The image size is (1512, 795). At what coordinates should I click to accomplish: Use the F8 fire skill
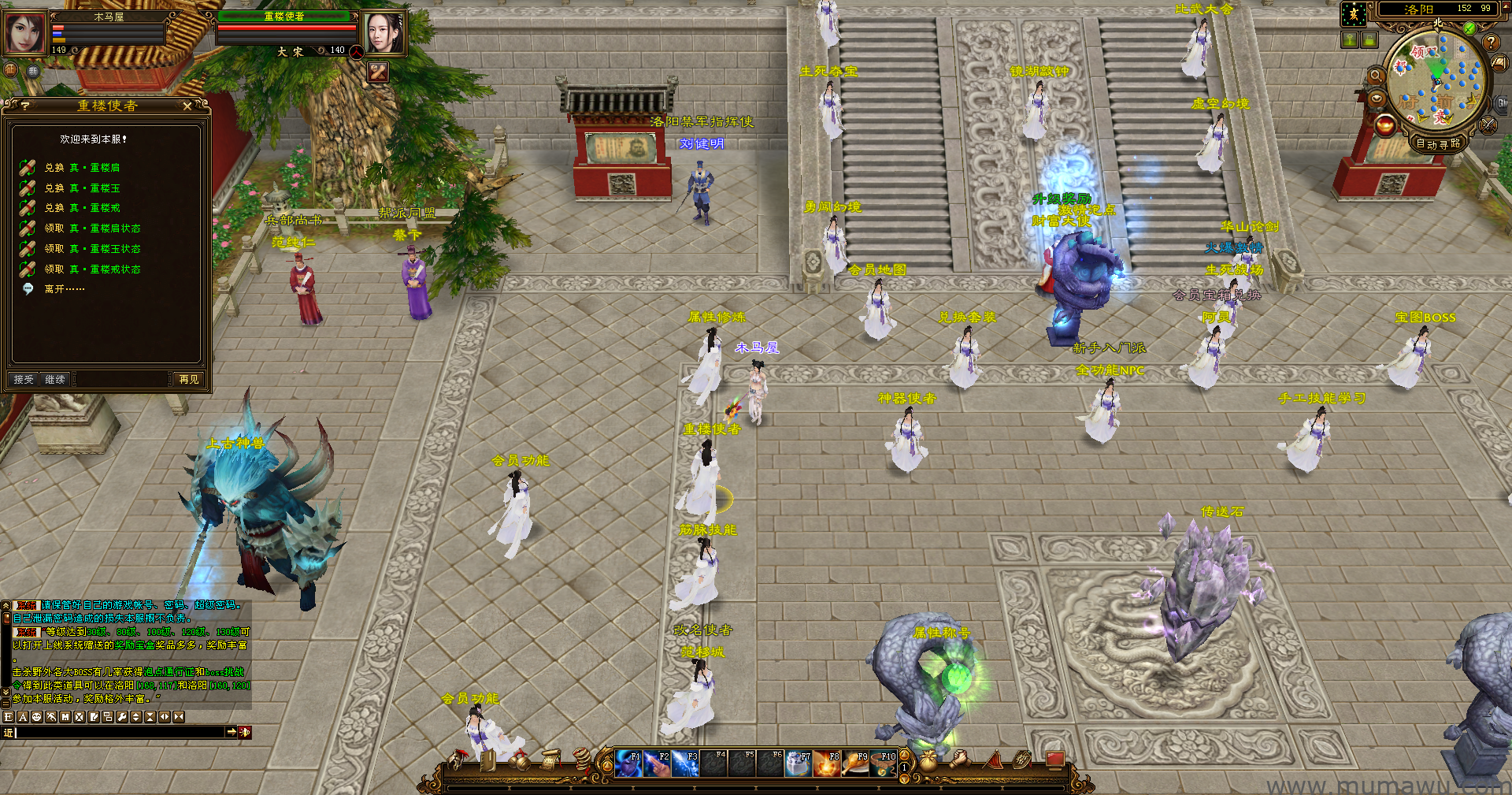pos(827,763)
